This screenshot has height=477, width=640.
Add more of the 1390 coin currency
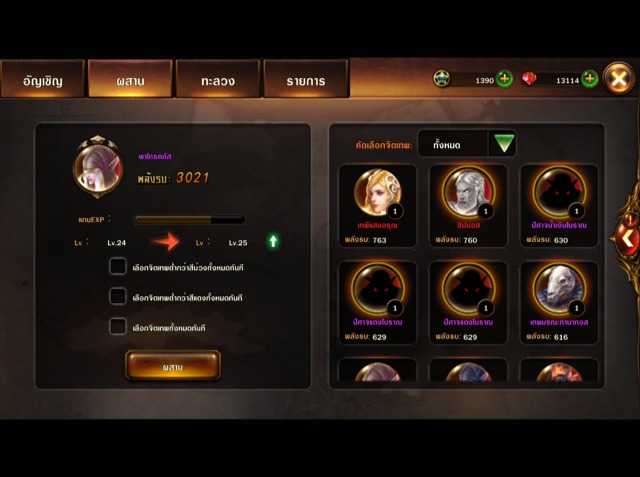coord(504,78)
